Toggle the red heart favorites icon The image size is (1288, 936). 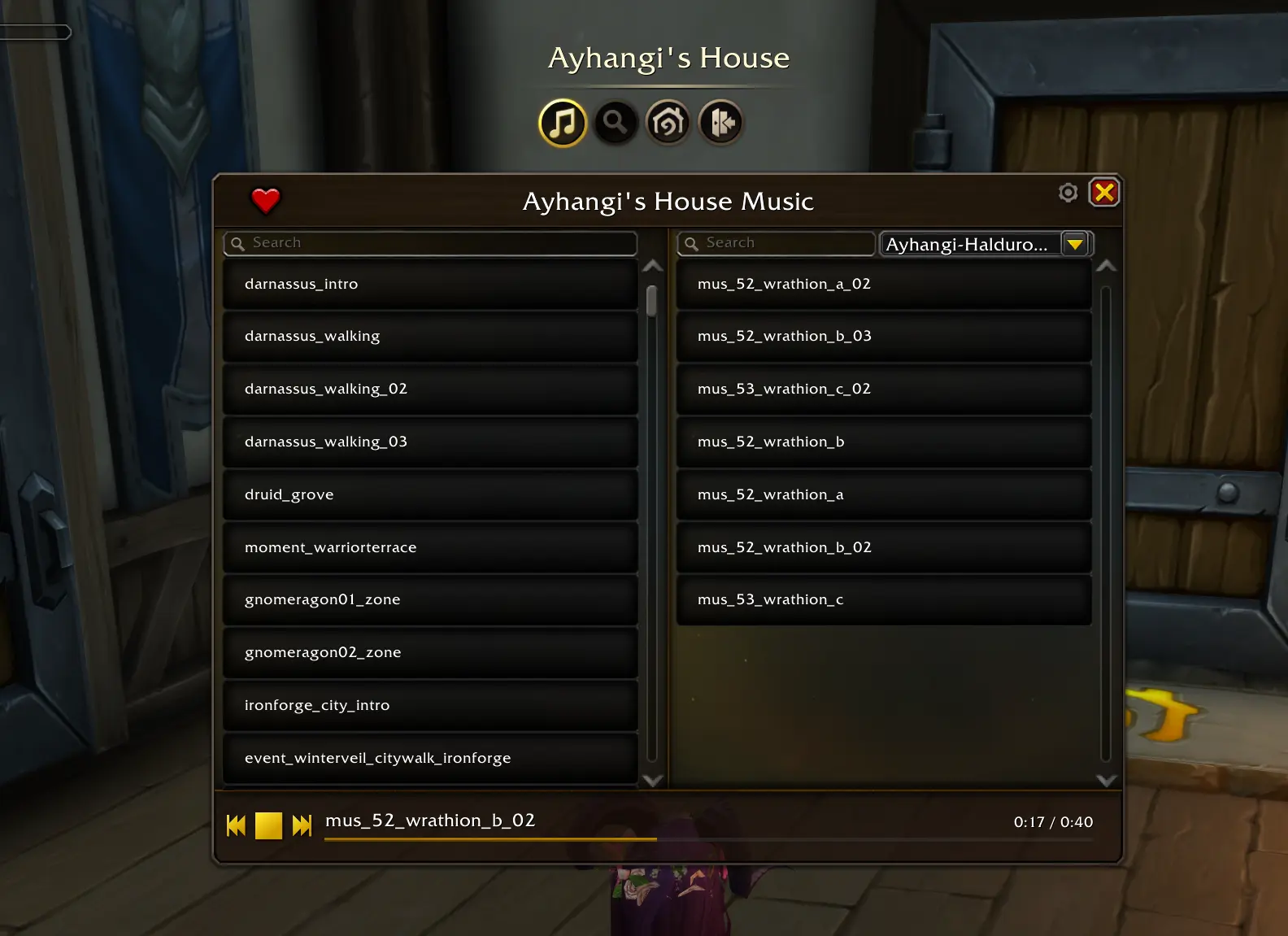tap(265, 199)
